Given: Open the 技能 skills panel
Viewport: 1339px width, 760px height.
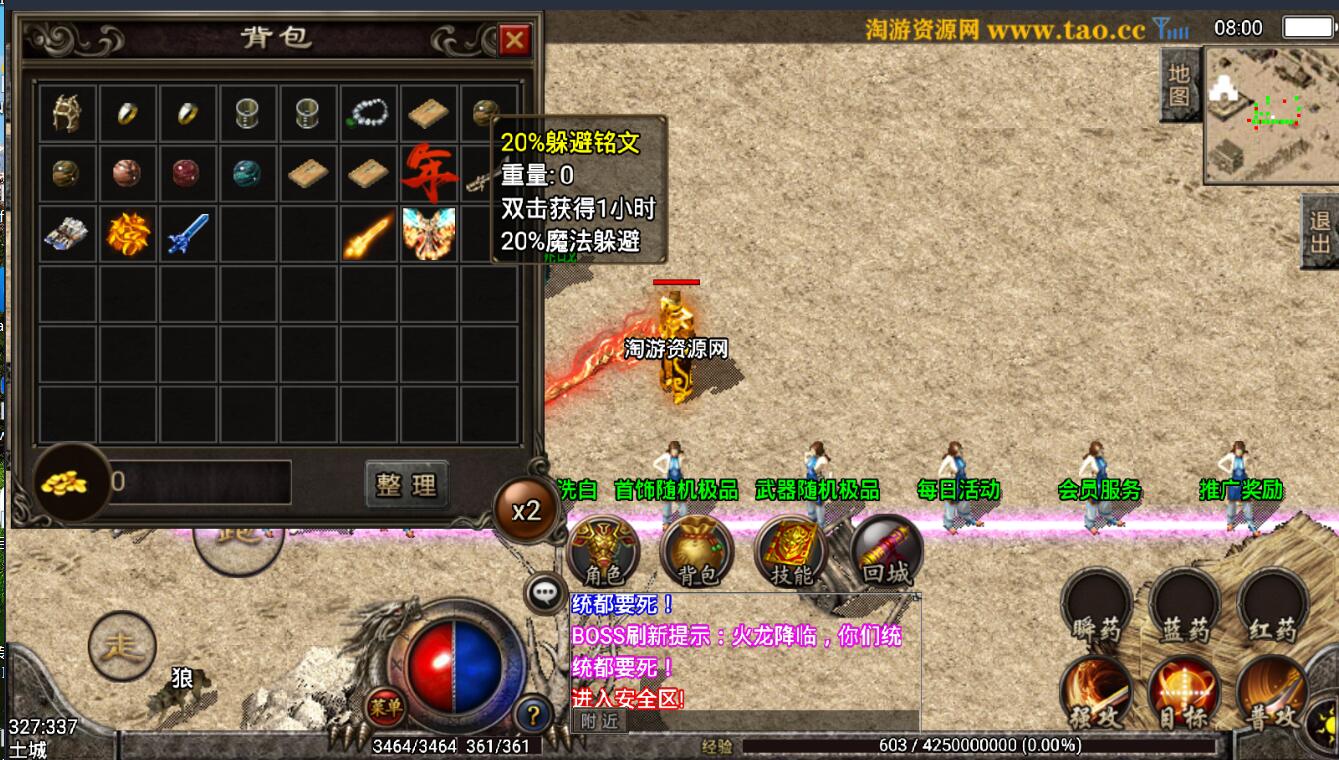Looking at the screenshot, I should click(x=792, y=552).
